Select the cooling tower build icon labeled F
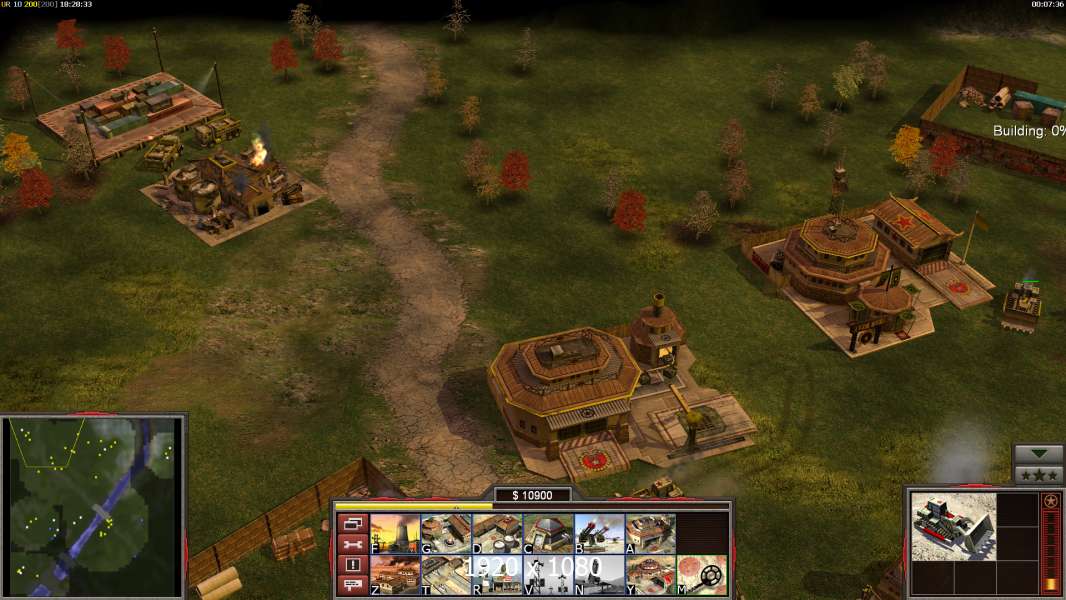The width and height of the screenshot is (1066, 600). click(395, 533)
